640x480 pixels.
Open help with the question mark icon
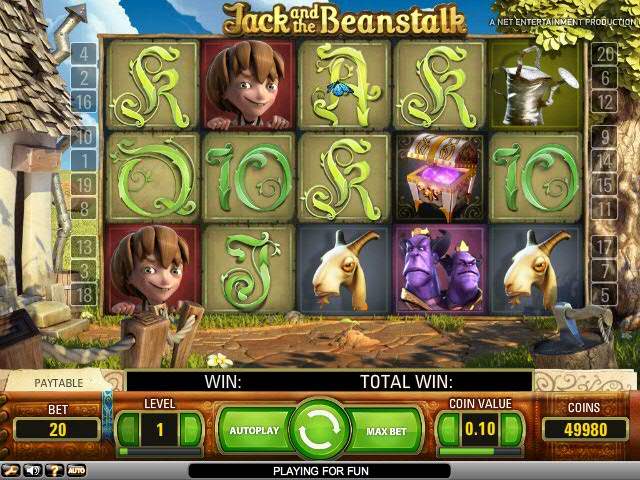[54, 470]
